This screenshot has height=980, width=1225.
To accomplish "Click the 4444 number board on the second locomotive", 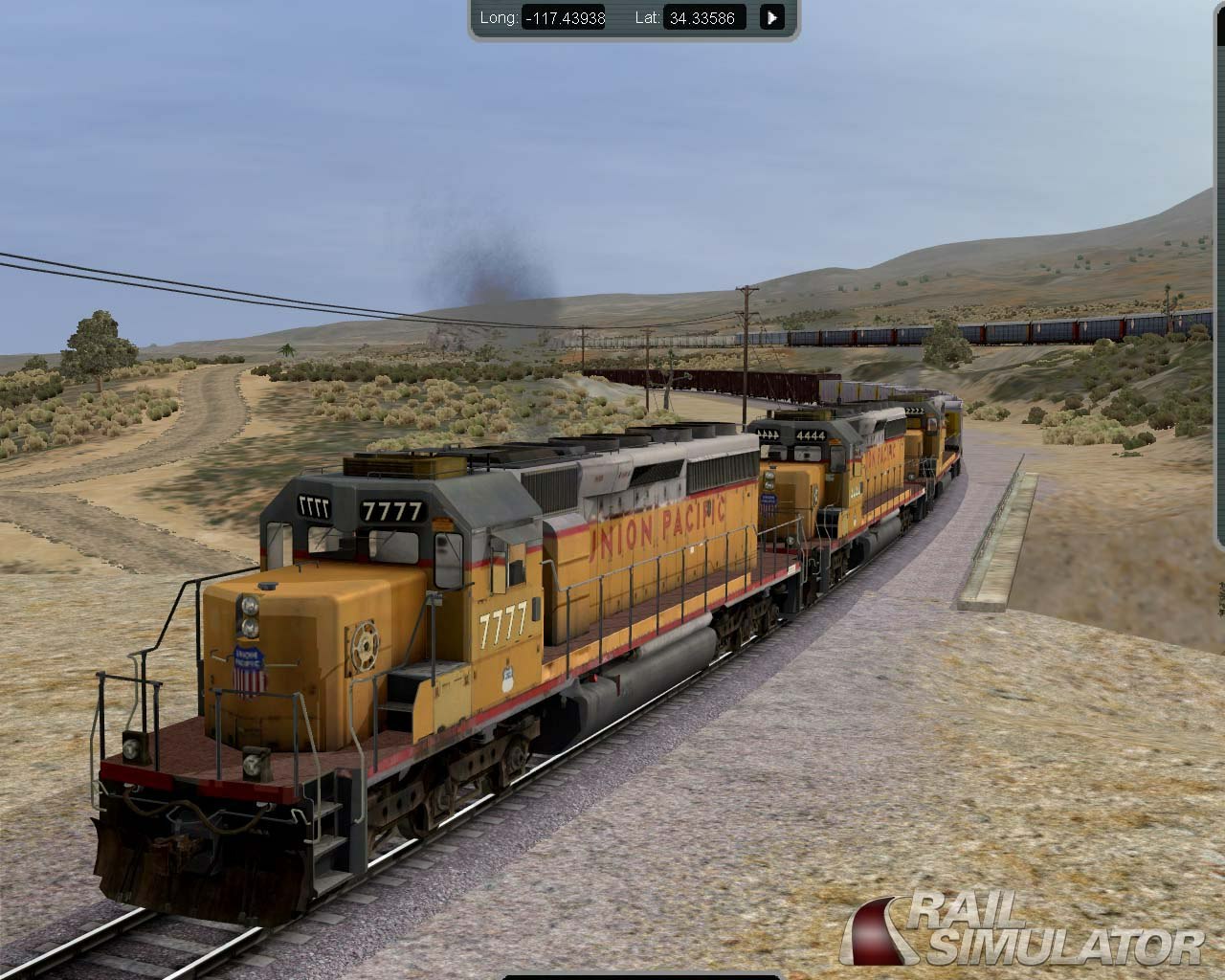I will coord(811,435).
